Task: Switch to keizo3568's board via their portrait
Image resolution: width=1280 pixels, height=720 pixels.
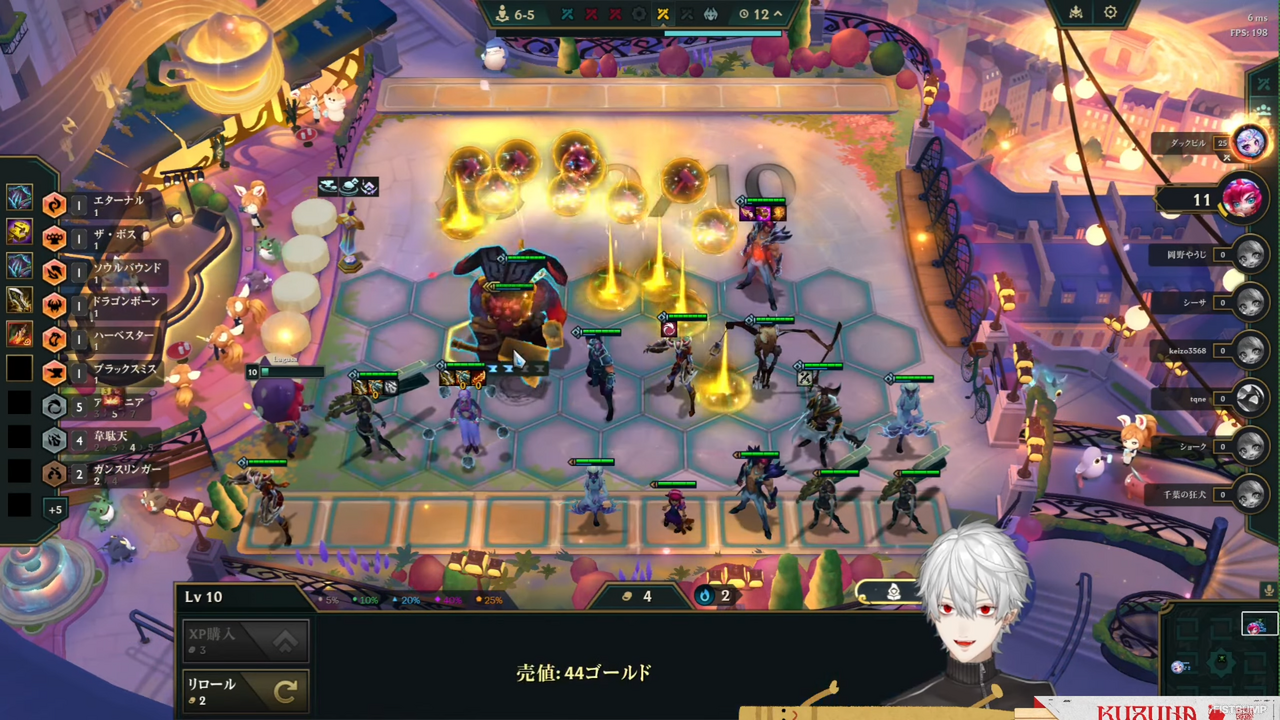Action: point(1250,351)
